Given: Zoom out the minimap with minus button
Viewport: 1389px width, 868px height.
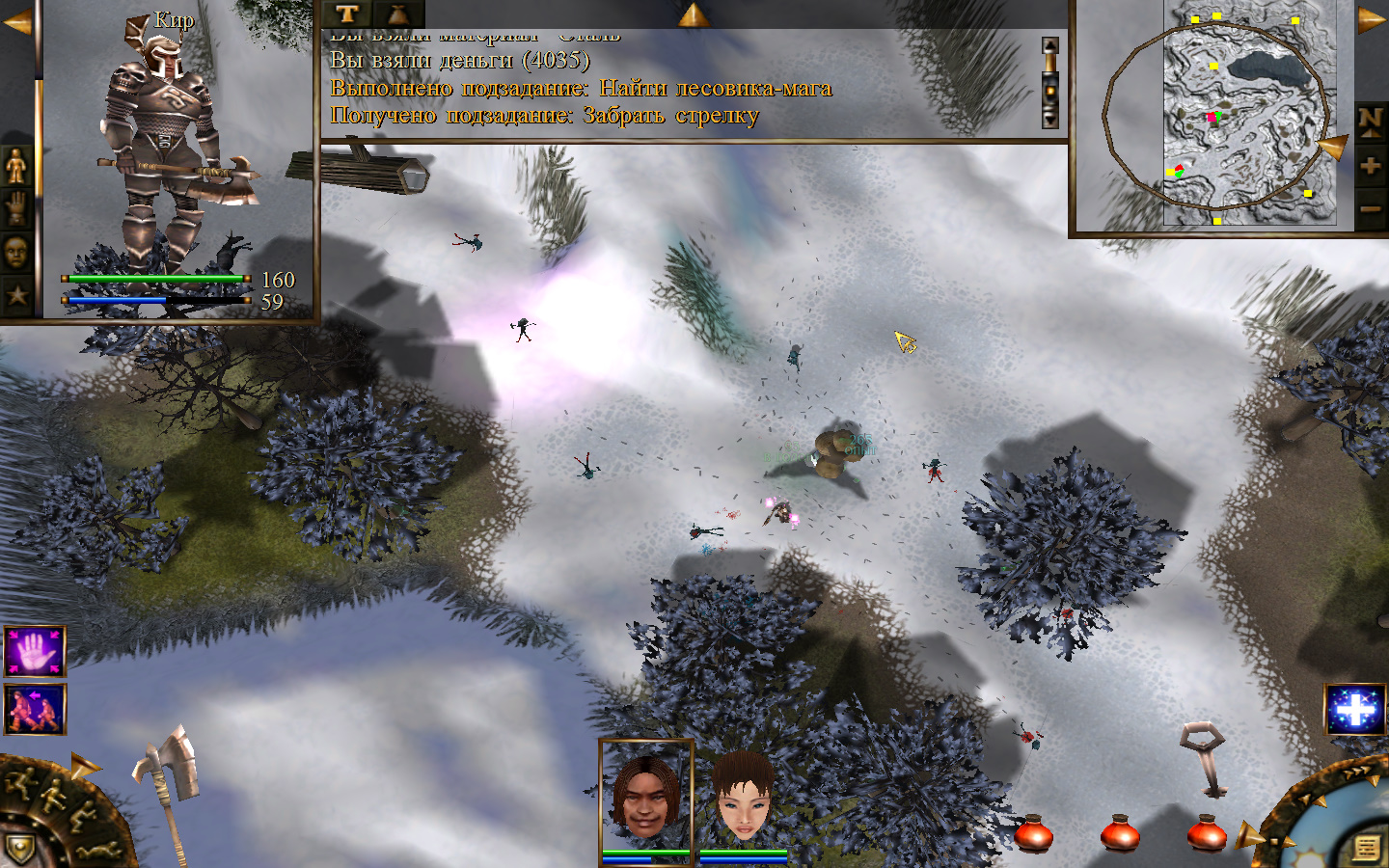Looking at the screenshot, I should pyautogui.click(x=1370, y=207).
